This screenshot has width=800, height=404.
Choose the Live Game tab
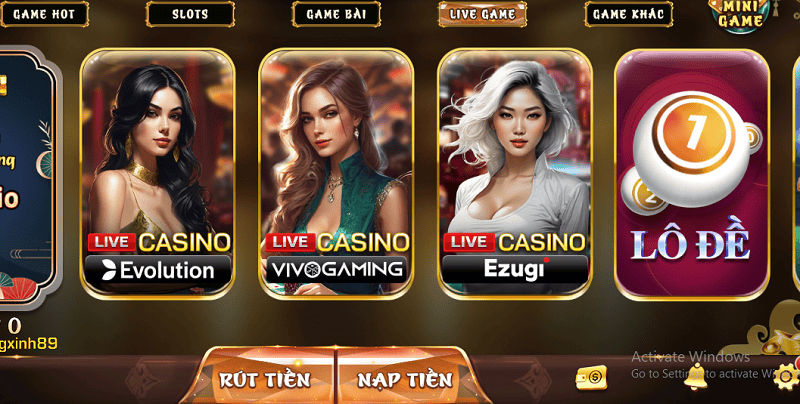(x=484, y=14)
